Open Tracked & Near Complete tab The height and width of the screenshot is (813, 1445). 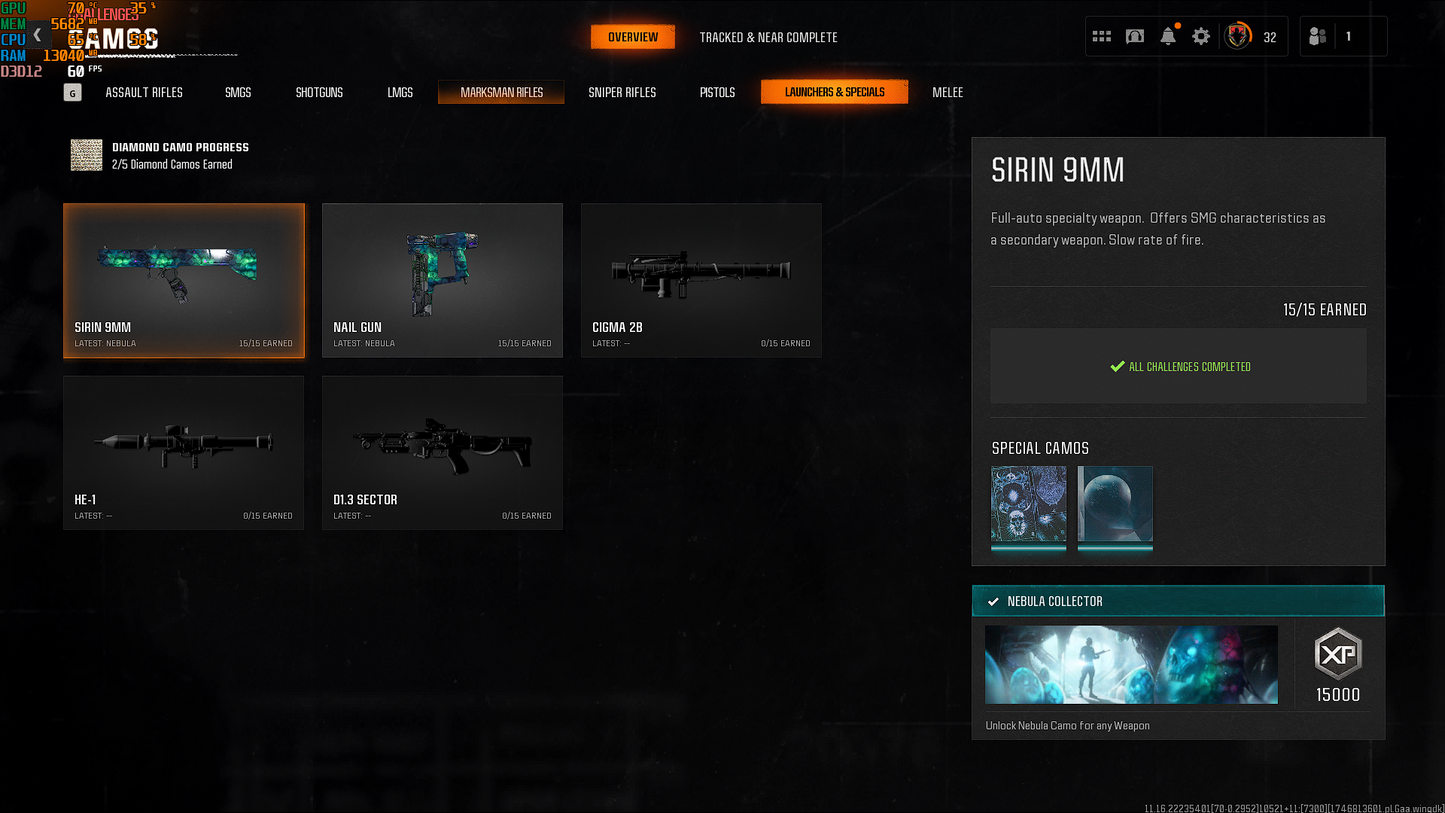click(x=768, y=37)
